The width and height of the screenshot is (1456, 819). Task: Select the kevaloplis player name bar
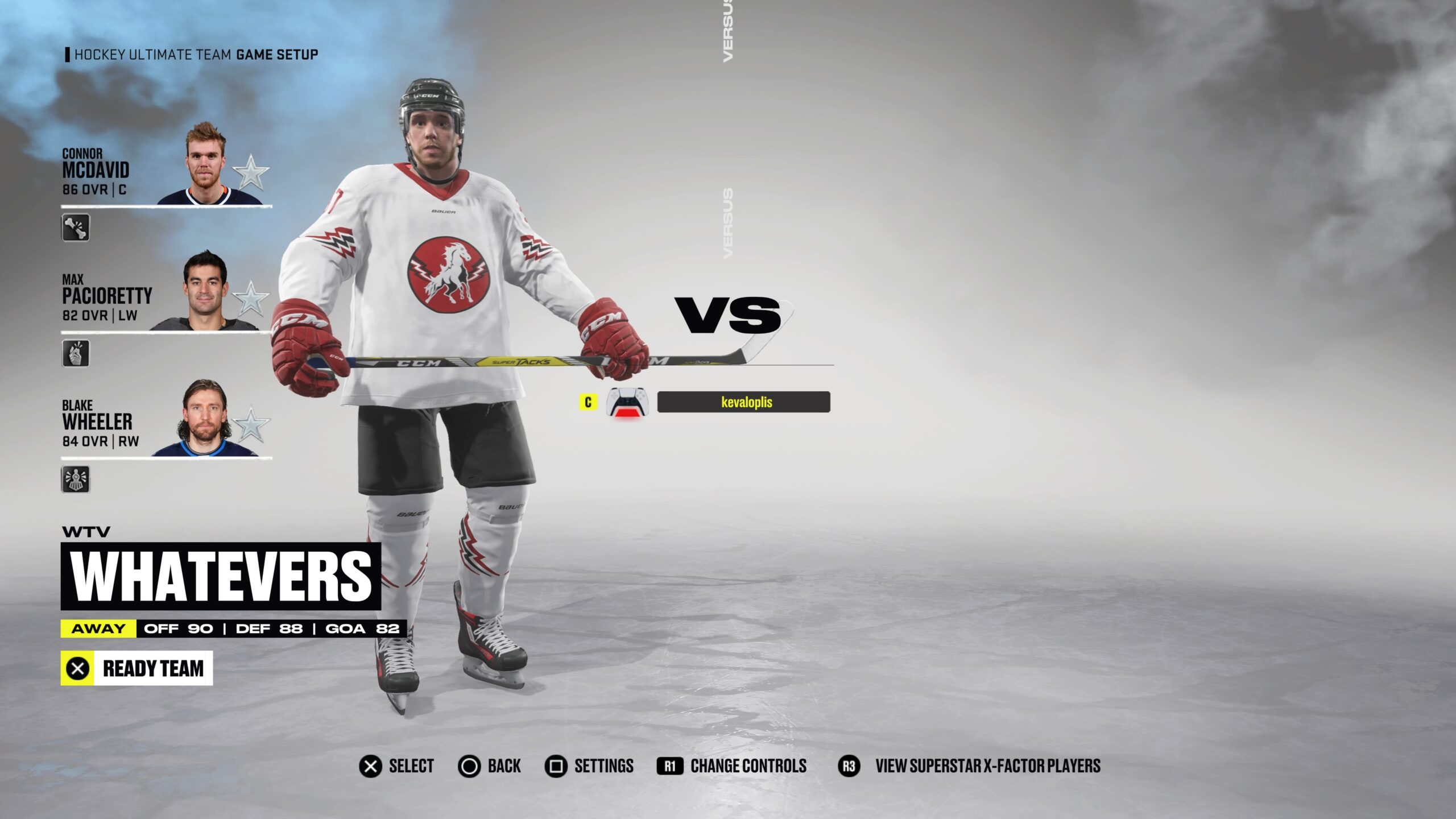tap(743, 402)
